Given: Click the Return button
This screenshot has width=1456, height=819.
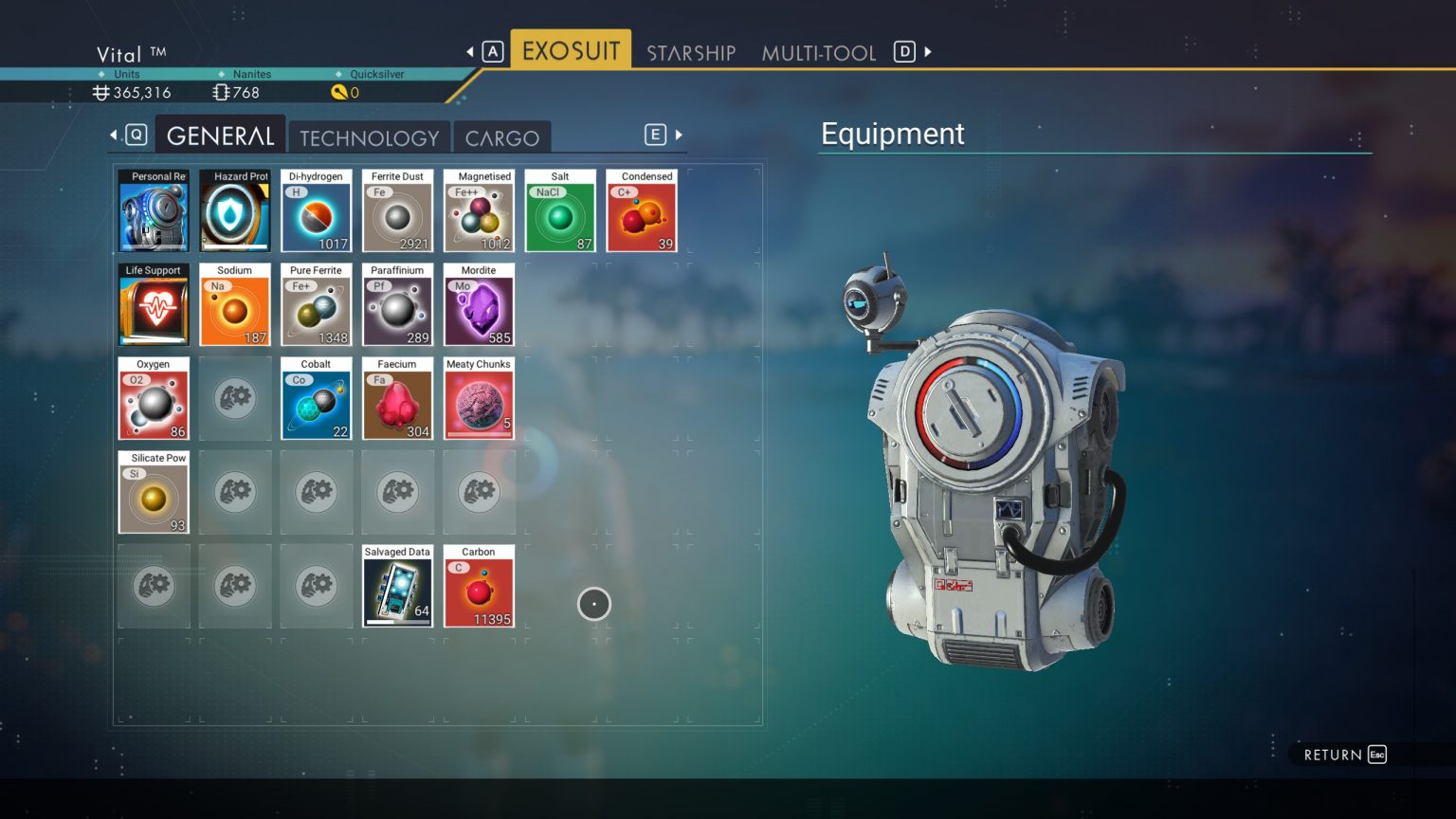Looking at the screenshot, I should [1344, 755].
